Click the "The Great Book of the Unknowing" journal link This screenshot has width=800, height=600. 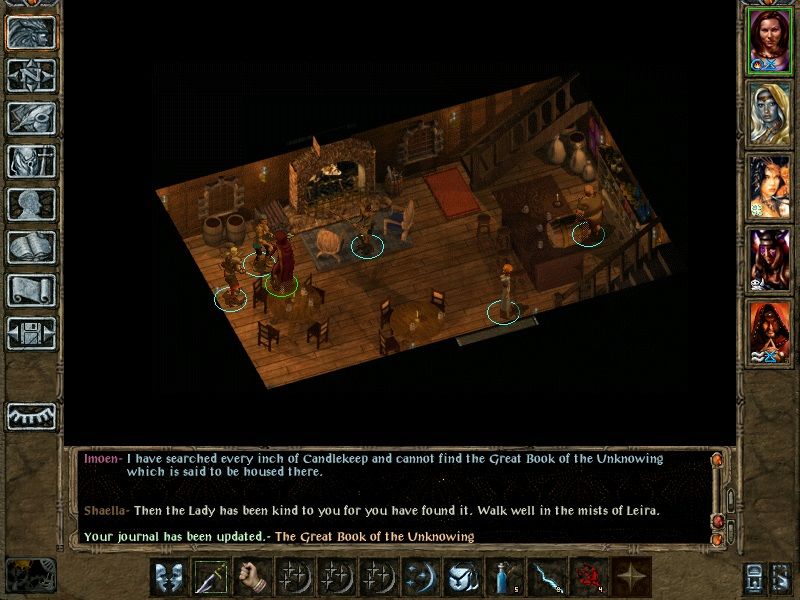point(374,537)
